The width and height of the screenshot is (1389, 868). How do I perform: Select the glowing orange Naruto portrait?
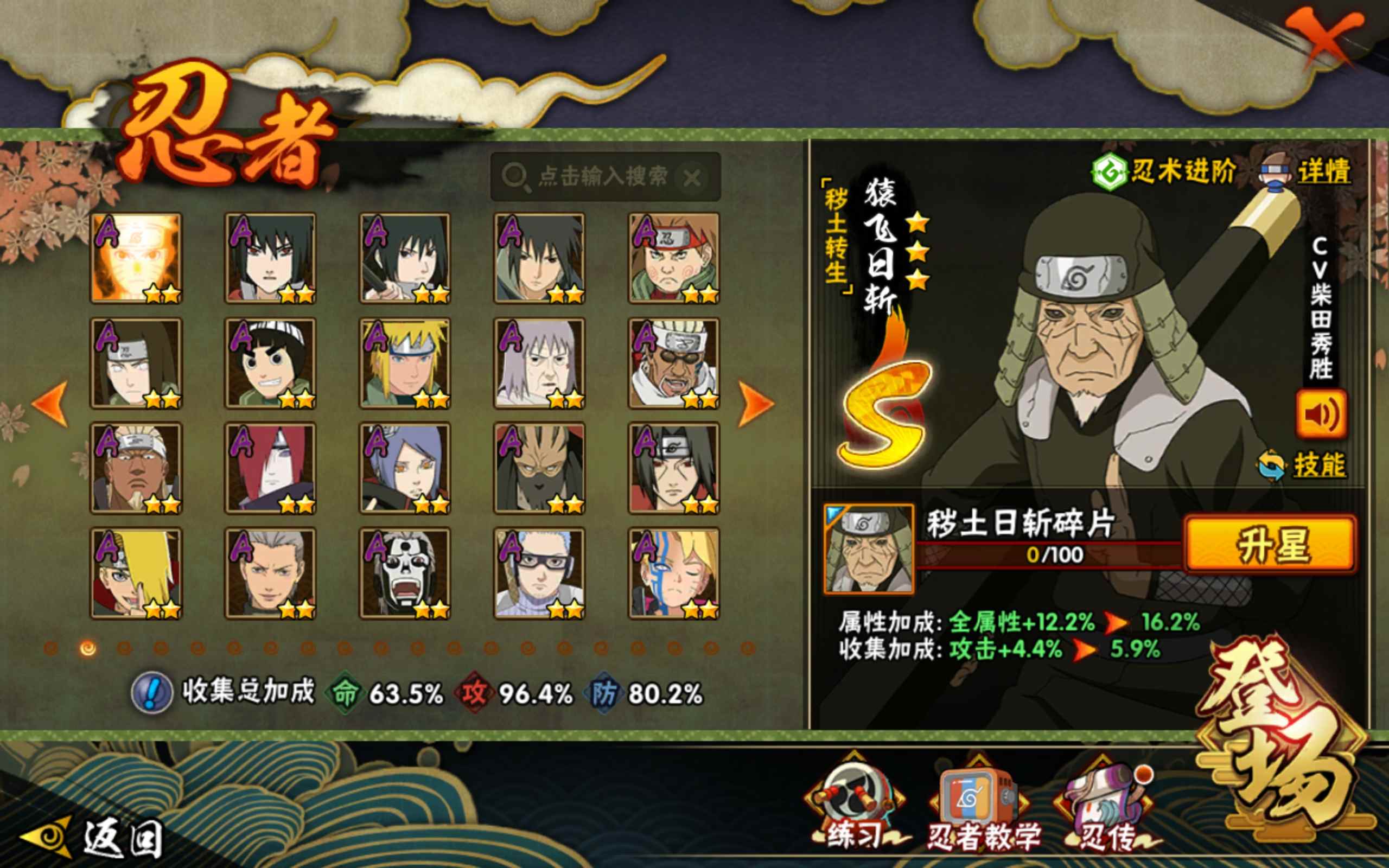coord(137,258)
